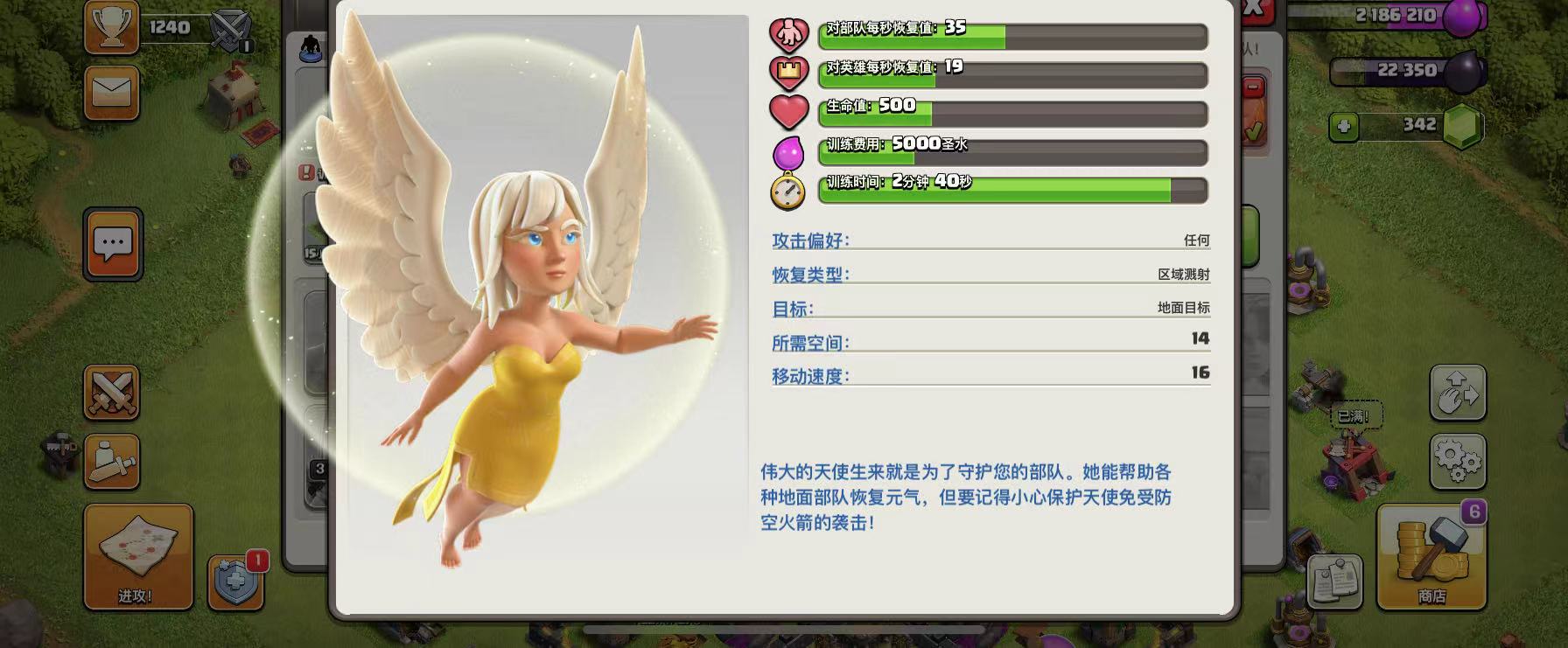This screenshot has width=1568, height=648.
Task: Open the mail inbox
Action: 112,92
